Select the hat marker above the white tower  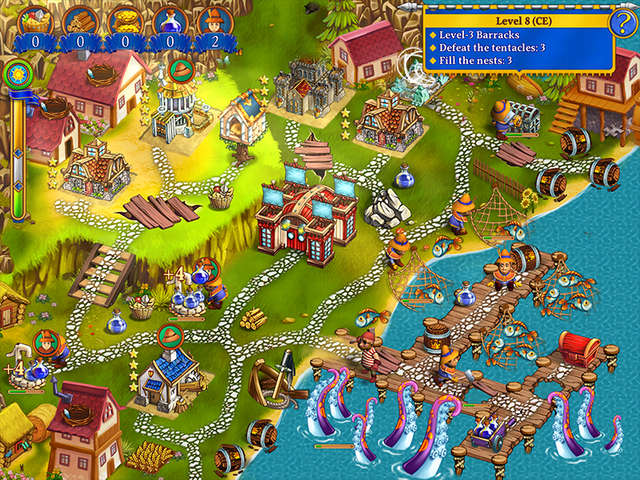[181, 70]
